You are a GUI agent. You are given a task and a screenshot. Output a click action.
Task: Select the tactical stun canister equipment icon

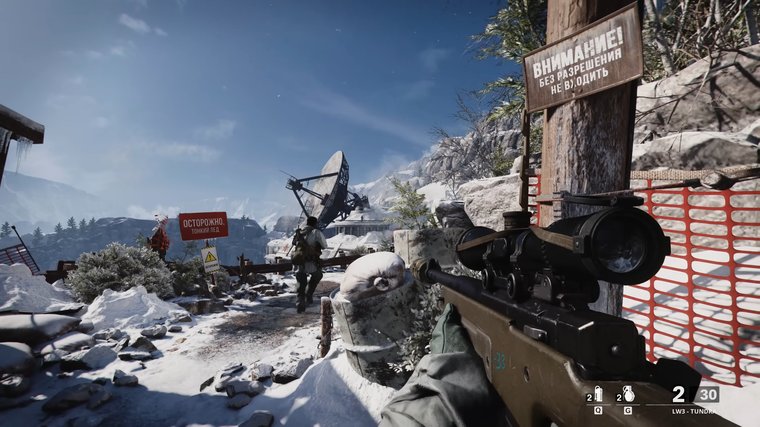(x=598, y=393)
